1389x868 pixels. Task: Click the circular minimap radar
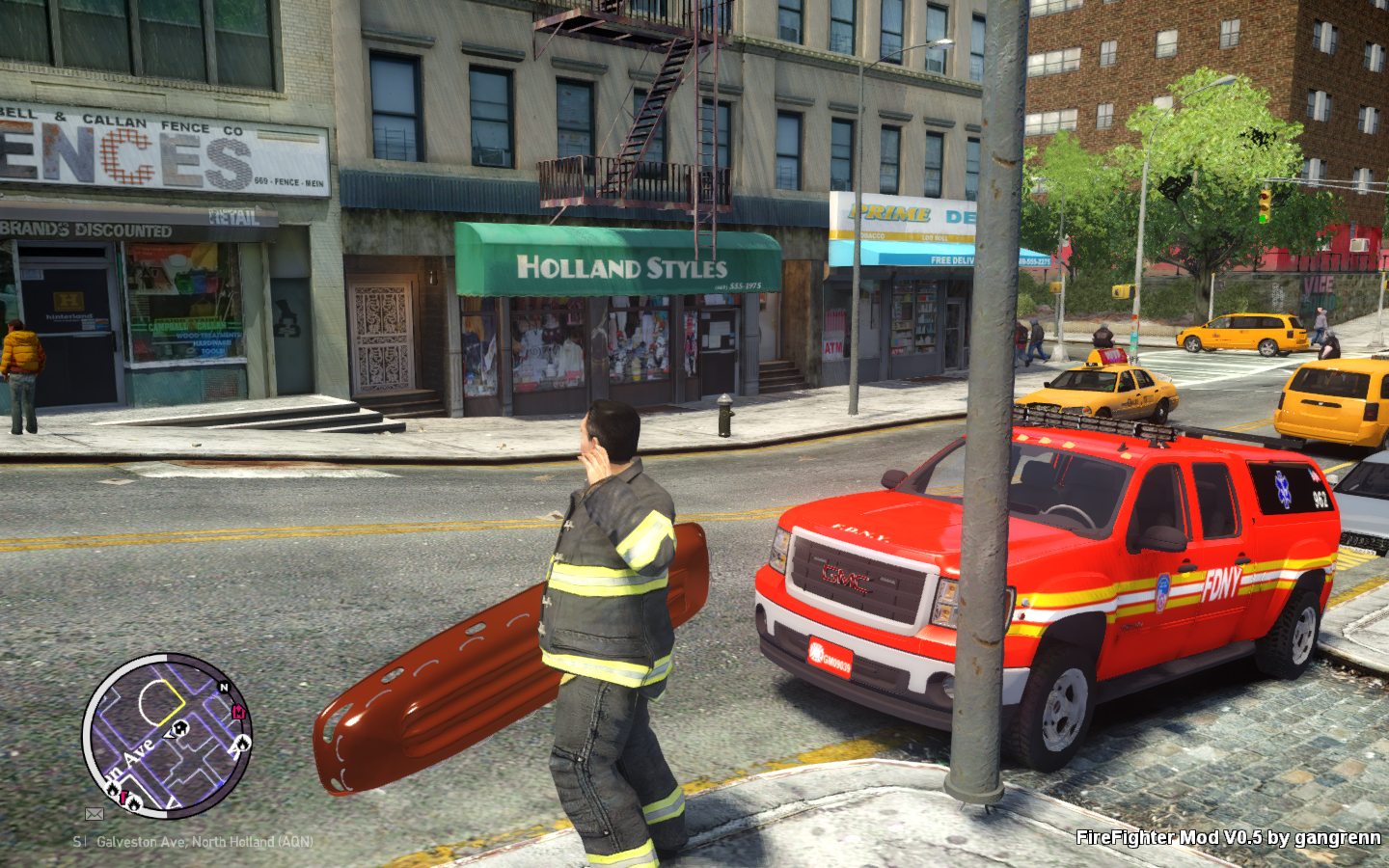point(167,736)
